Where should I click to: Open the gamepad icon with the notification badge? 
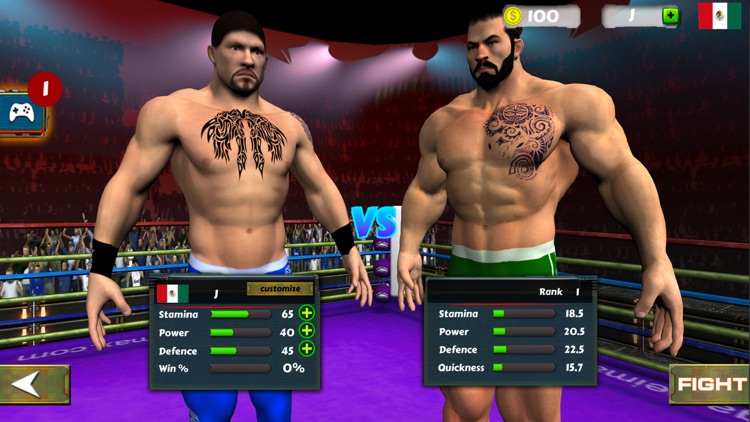click(x=22, y=112)
